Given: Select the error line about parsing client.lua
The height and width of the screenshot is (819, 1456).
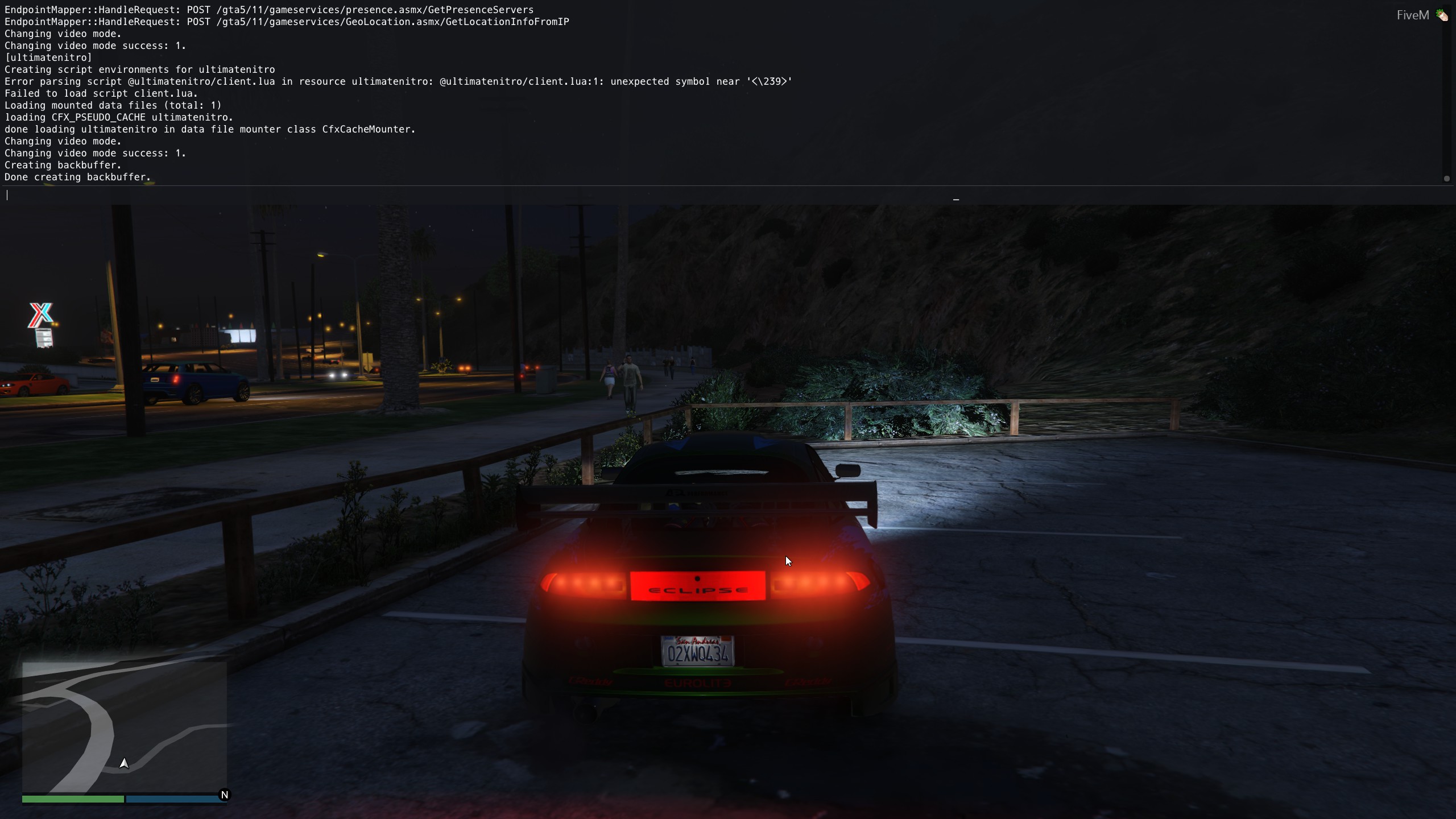Looking at the screenshot, I should (x=398, y=81).
